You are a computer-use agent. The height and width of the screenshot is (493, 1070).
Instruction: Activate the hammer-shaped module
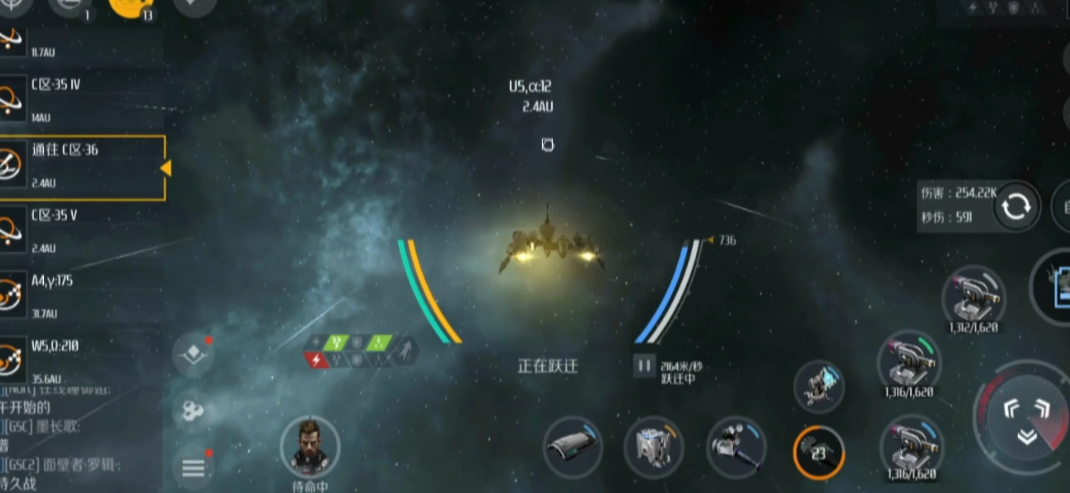[x=736, y=447]
